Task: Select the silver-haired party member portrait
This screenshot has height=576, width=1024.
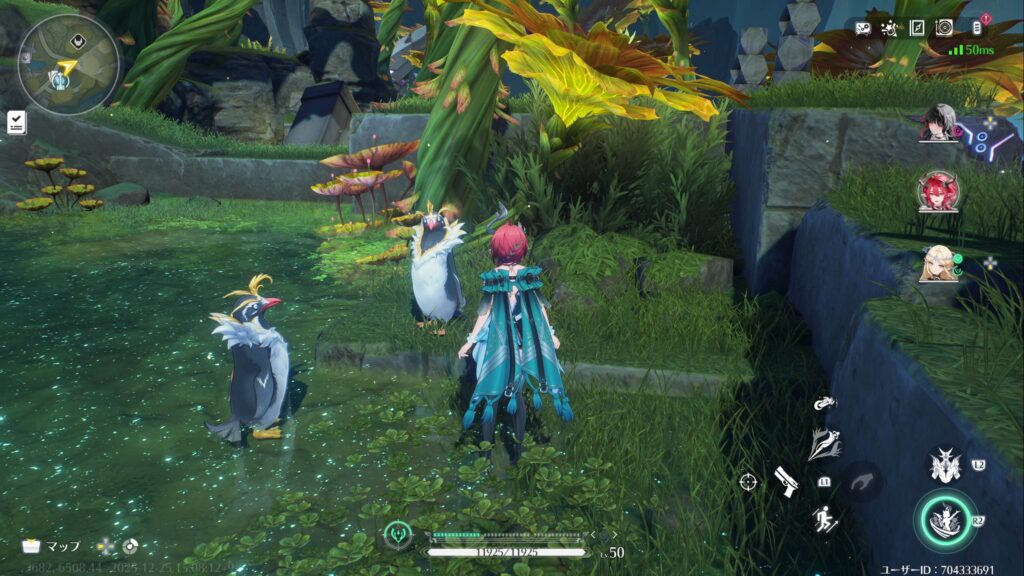Action: [x=939, y=123]
